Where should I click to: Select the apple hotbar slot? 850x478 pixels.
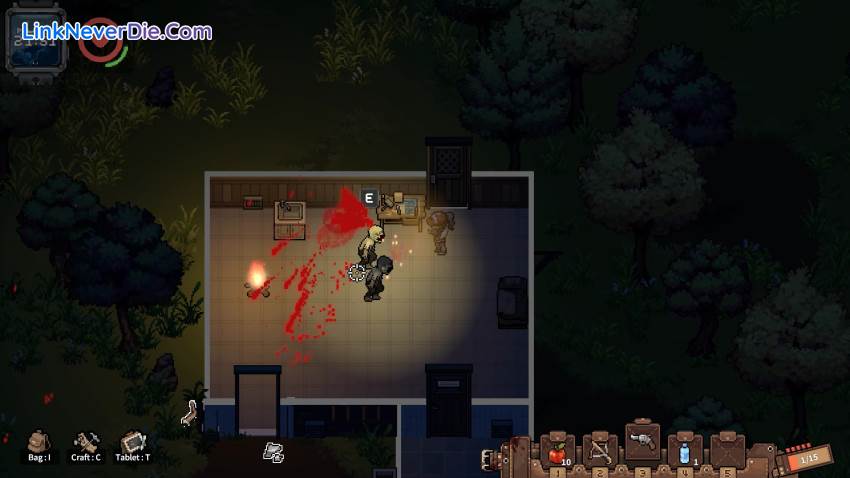[557, 451]
